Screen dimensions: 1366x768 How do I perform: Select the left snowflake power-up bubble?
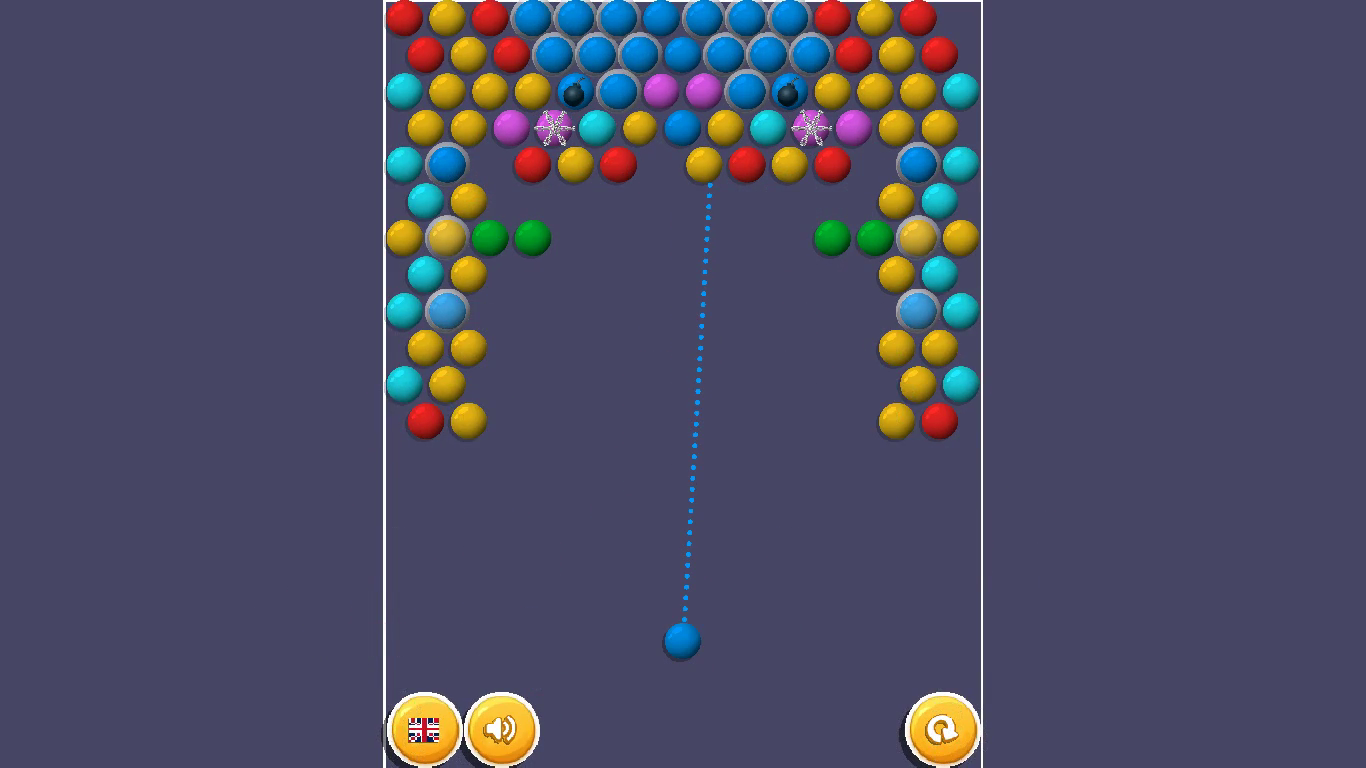tap(551, 127)
